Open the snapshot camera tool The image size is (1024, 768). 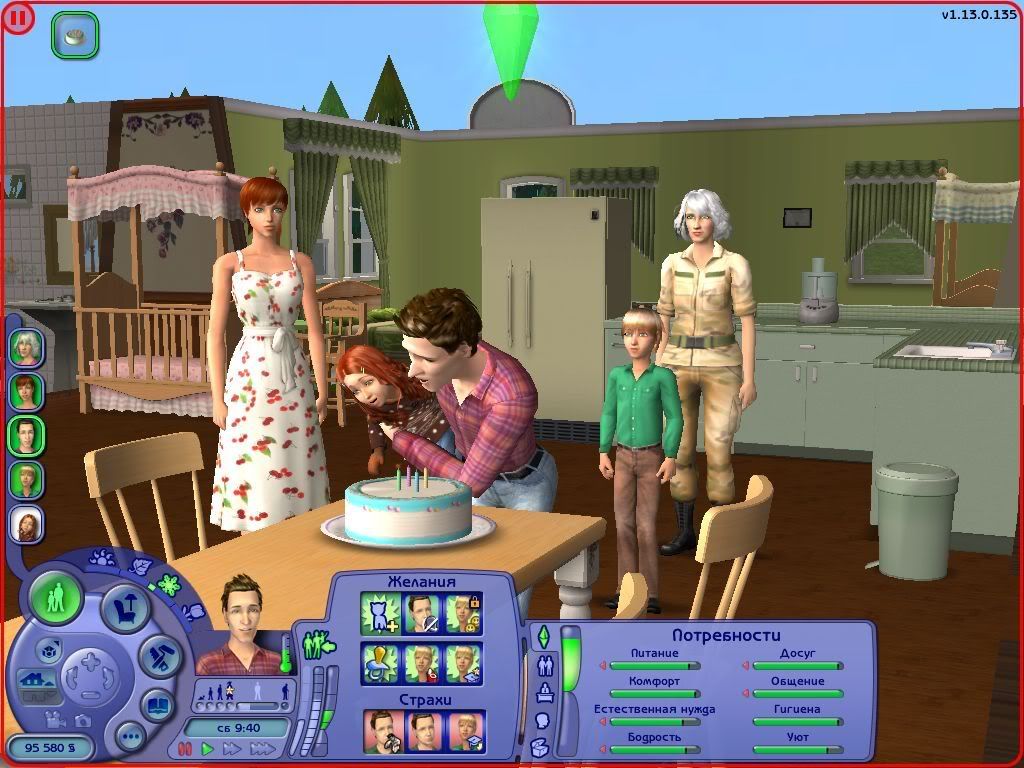tap(83, 720)
